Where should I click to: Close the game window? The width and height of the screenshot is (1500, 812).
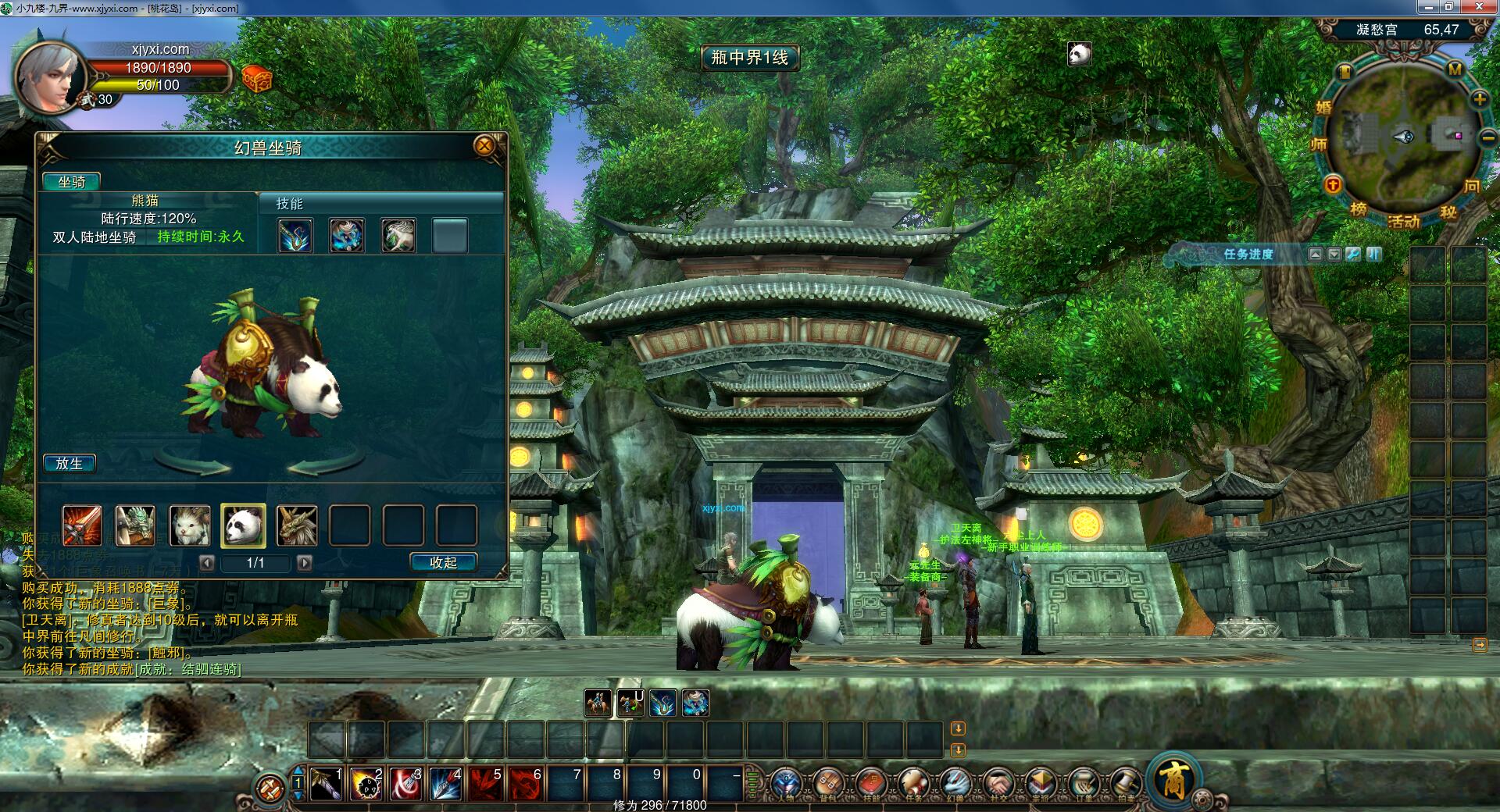[x=1480, y=7]
